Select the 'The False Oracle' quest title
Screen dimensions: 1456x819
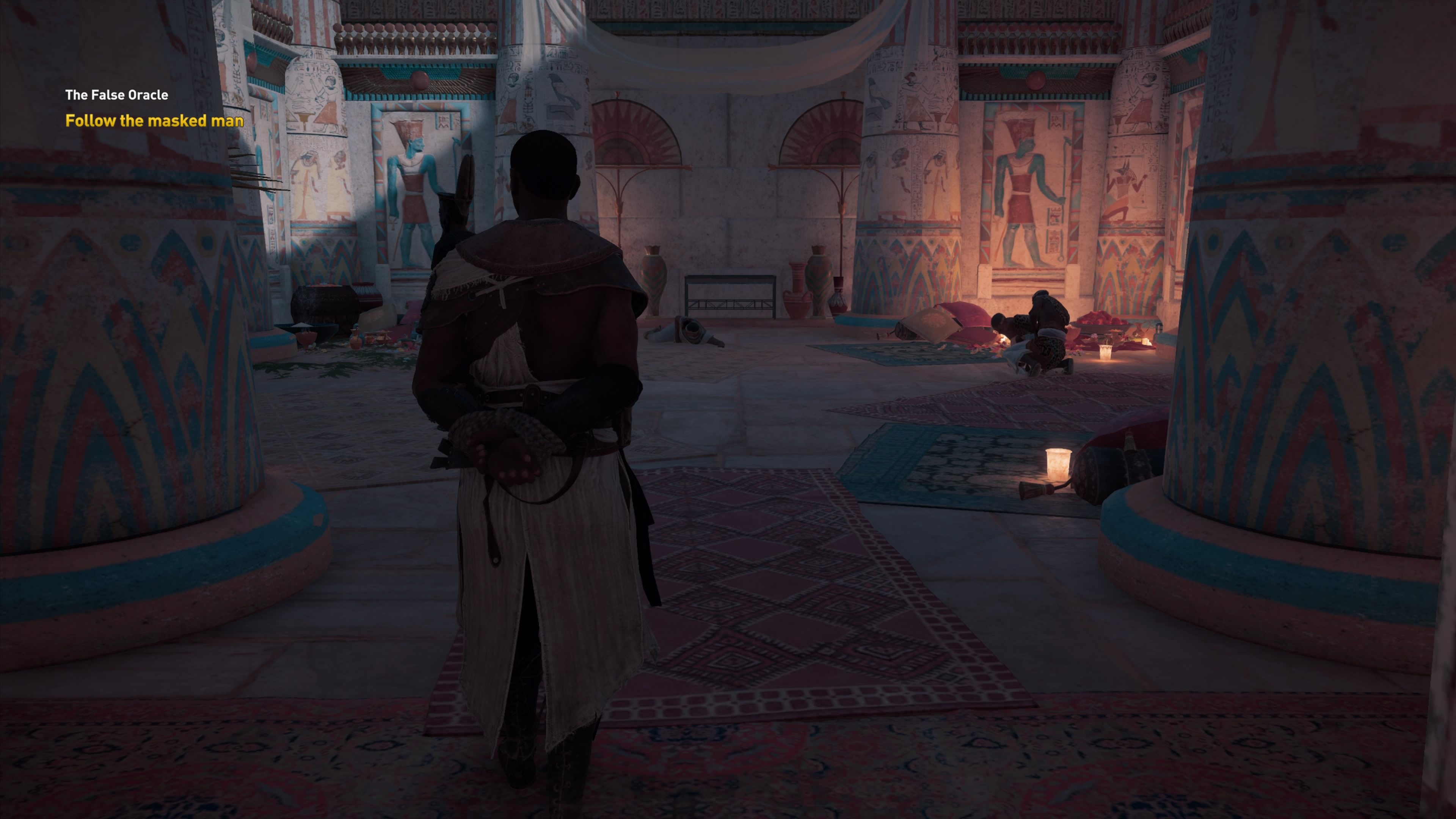tap(116, 95)
